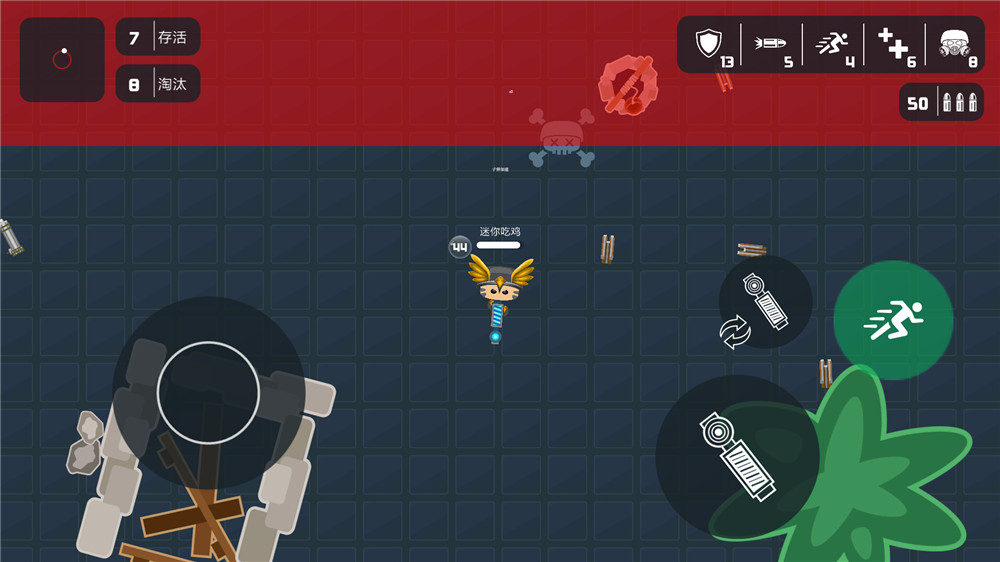Tap the green sprint dash button
Screen dimensions: 1000x562
click(x=893, y=320)
